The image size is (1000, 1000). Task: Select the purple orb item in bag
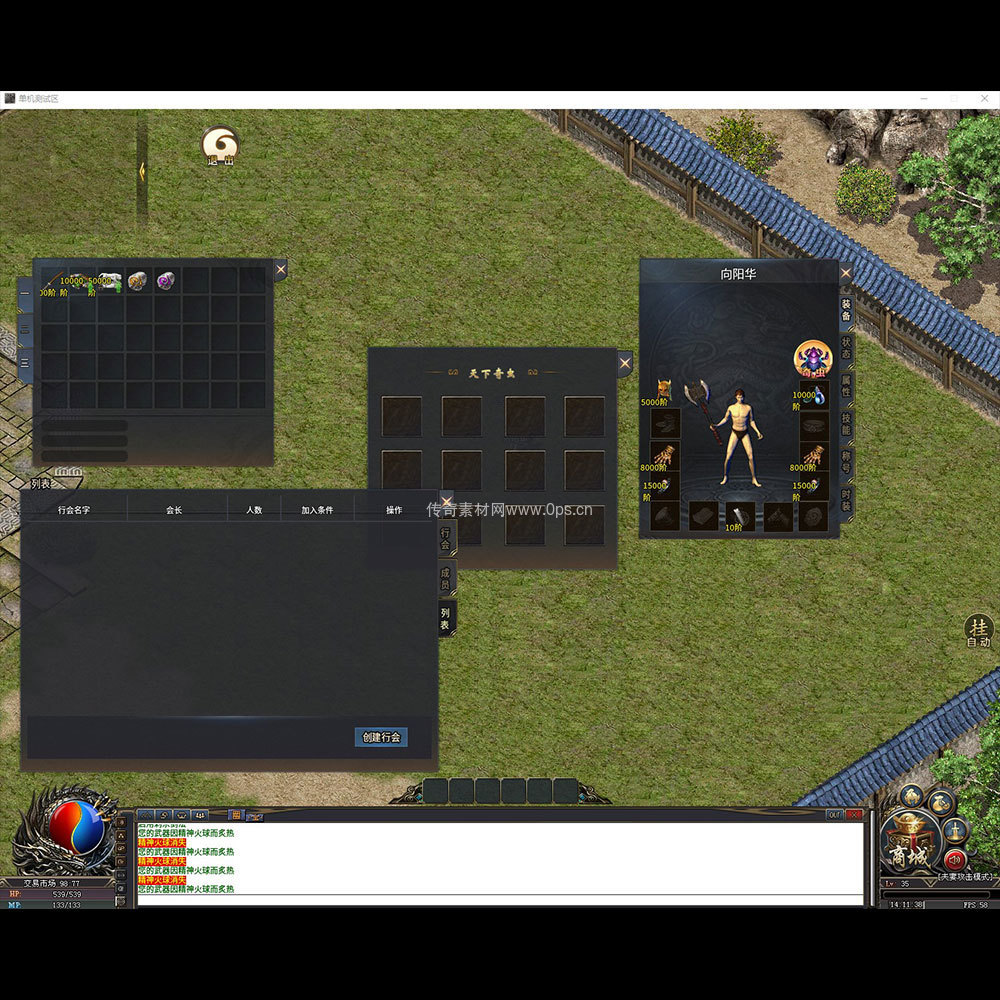pos(165,282)
